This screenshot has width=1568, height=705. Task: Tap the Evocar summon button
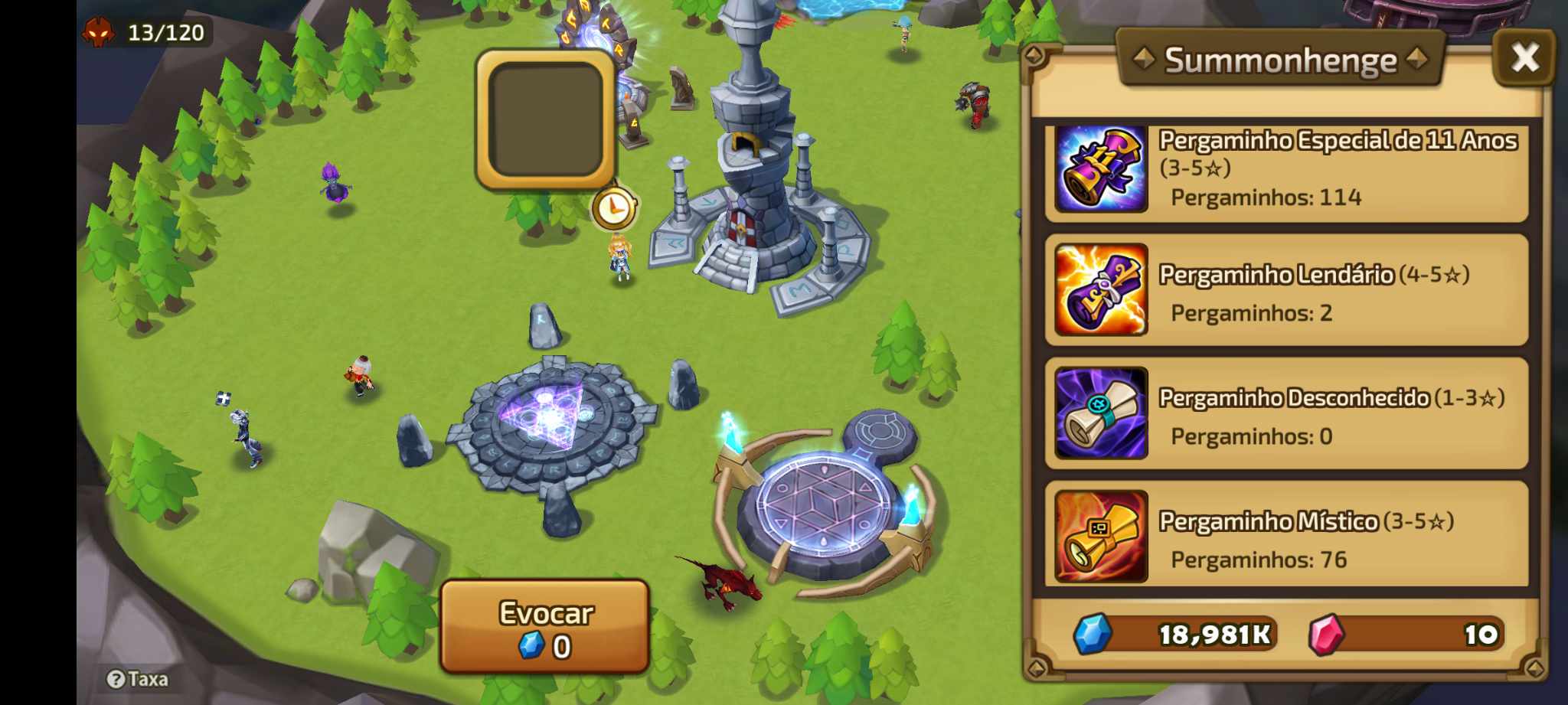tap(545, 628)
